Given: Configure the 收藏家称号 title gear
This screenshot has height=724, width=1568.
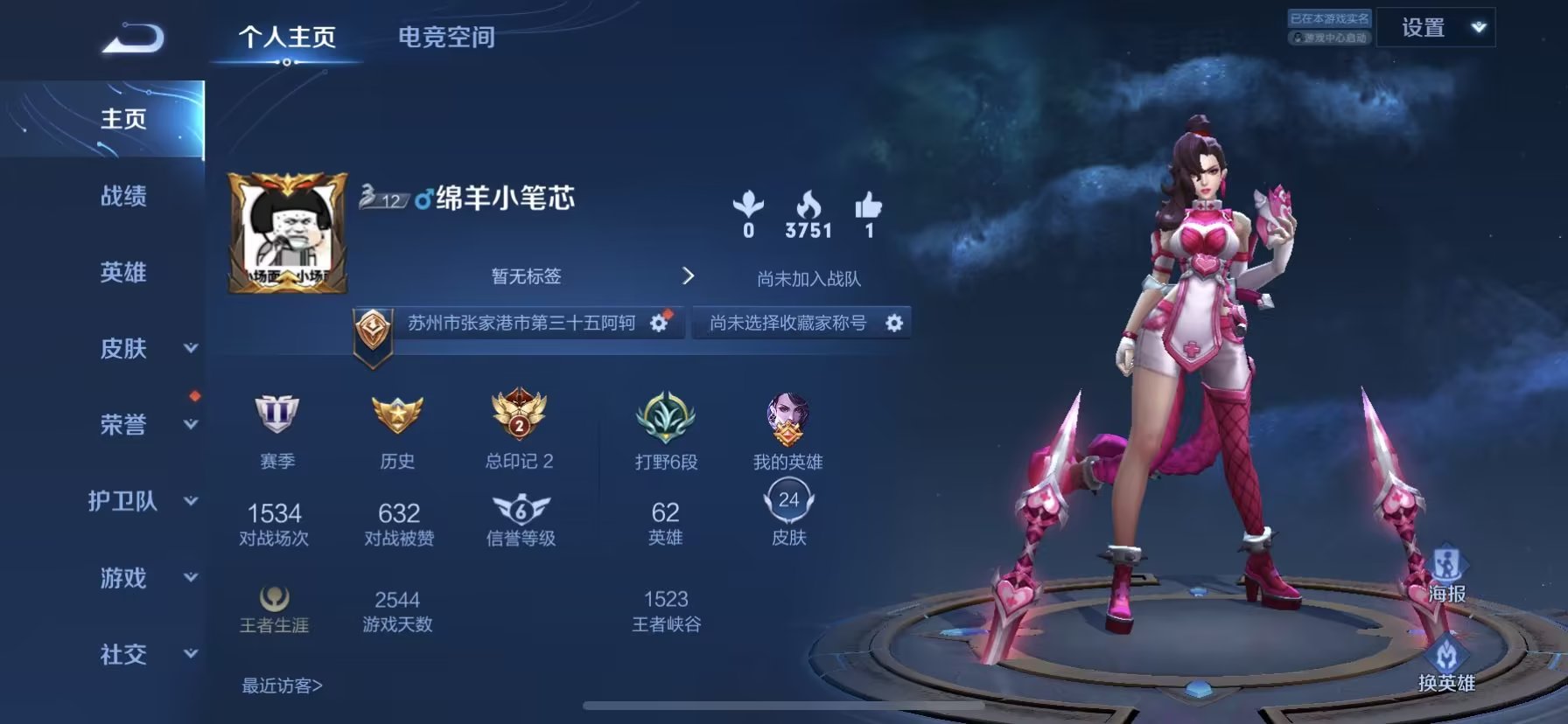Looking at the screenshot, I should click(x=893, y=324).
